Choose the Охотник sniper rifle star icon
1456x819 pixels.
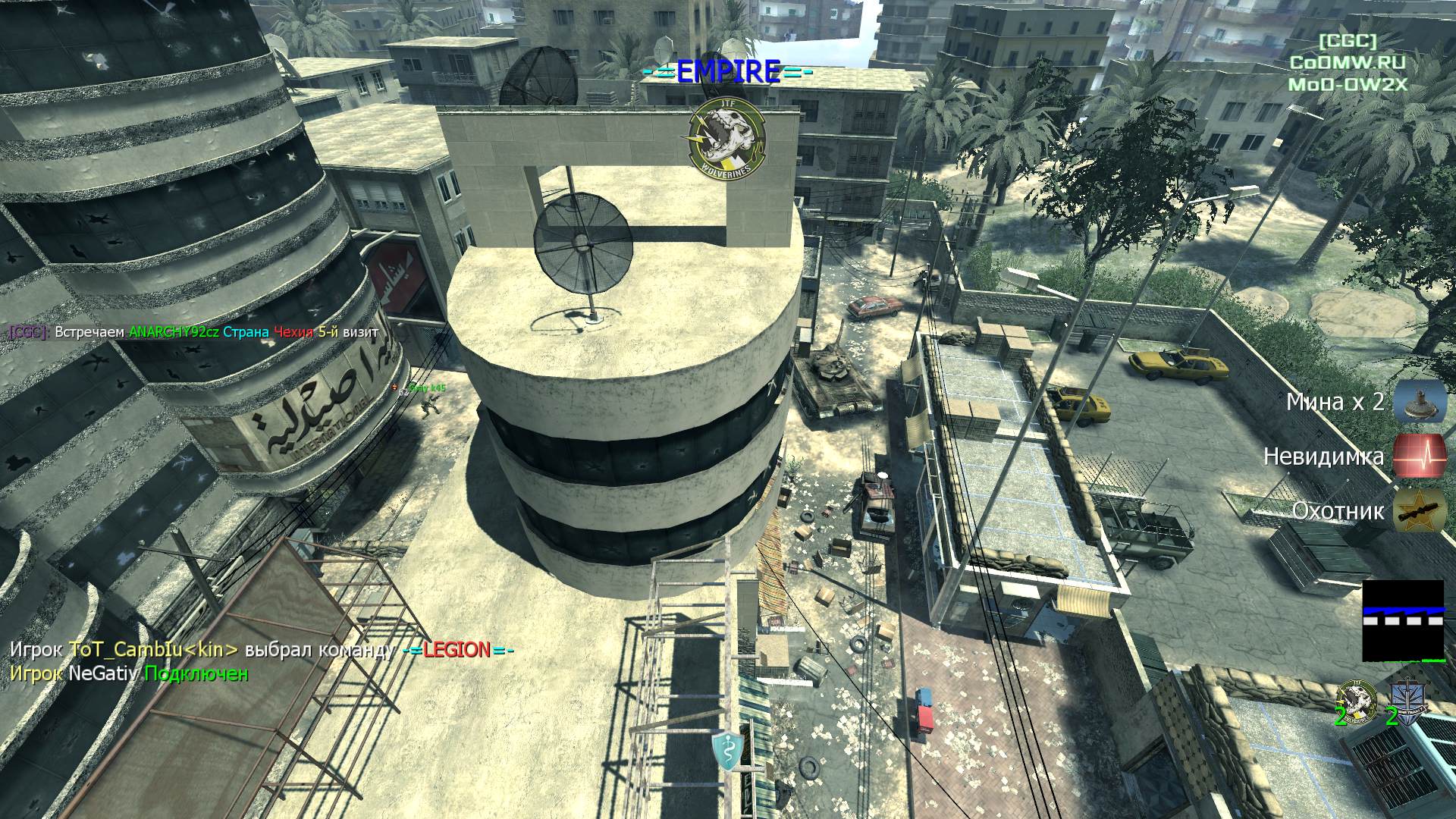pyautogui.click(x=1420, y=510)
